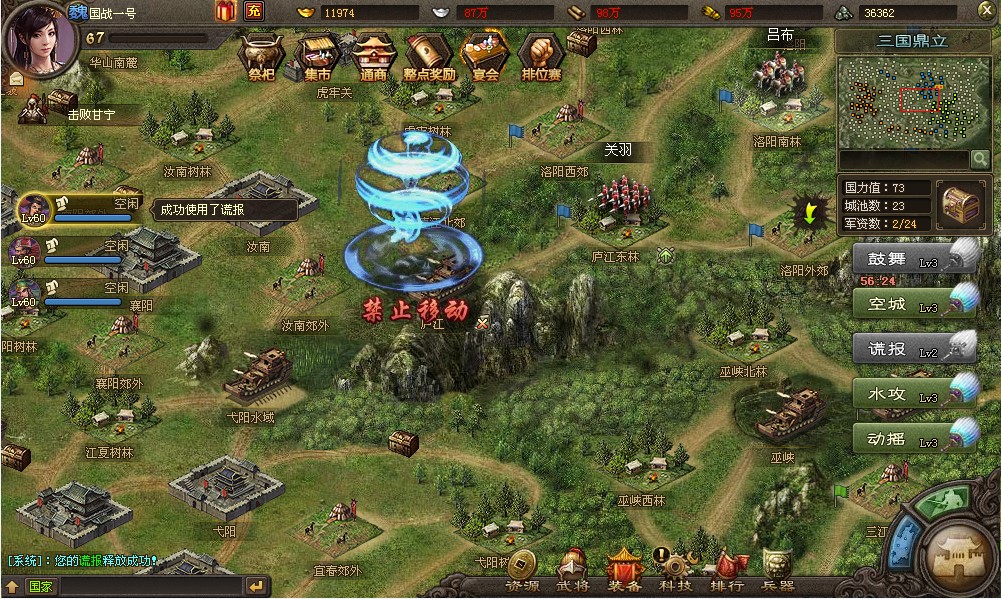Viewport: 1001px width, 599px height.
Task: Open the 排位赛 ranked match menu
Action: [541, 55]
